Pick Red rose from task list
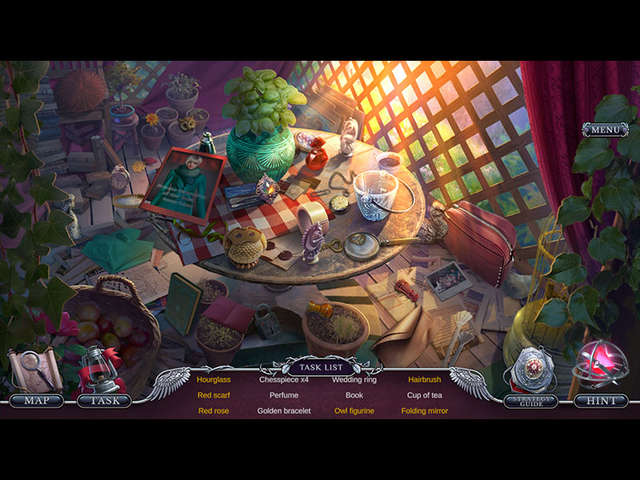The height and width of the screenshot is (480, 640). tap(214, 411)
